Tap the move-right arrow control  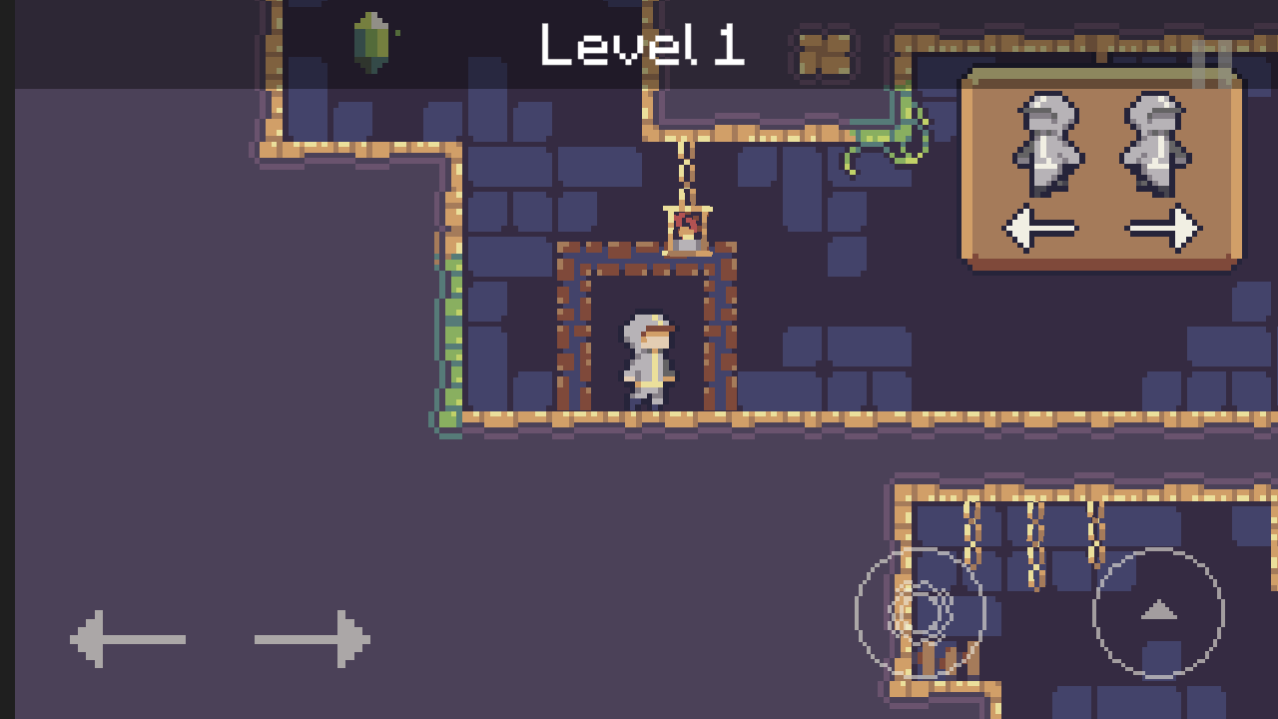[x=313, y=639]
